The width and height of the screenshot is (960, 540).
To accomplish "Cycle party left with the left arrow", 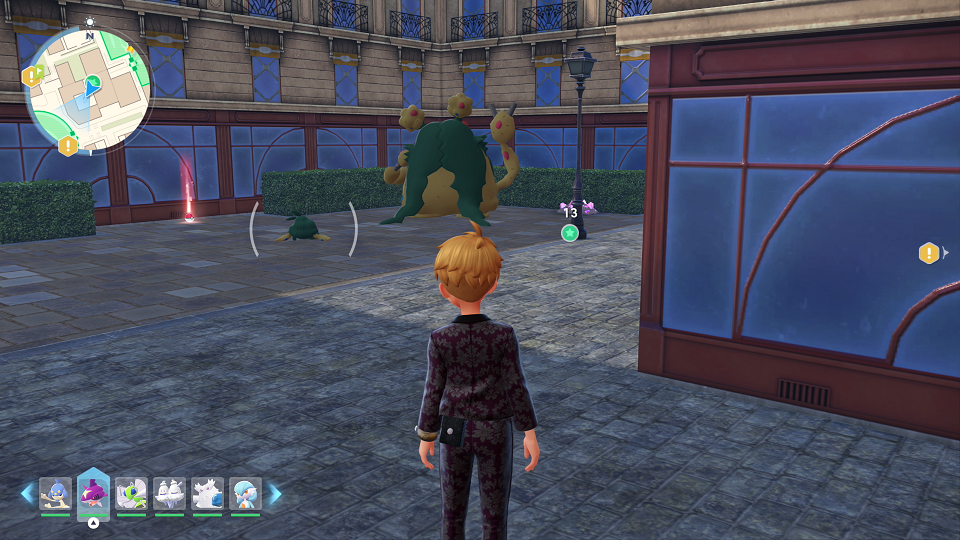I will 27,494.
